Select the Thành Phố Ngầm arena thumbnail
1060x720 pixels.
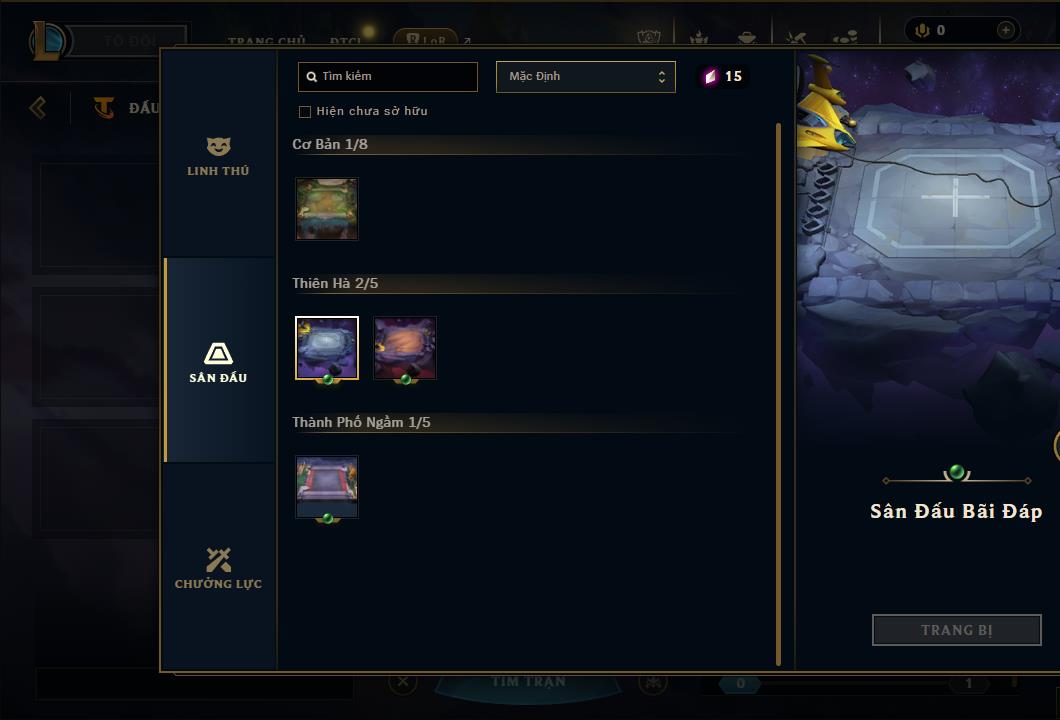point(327,487)
